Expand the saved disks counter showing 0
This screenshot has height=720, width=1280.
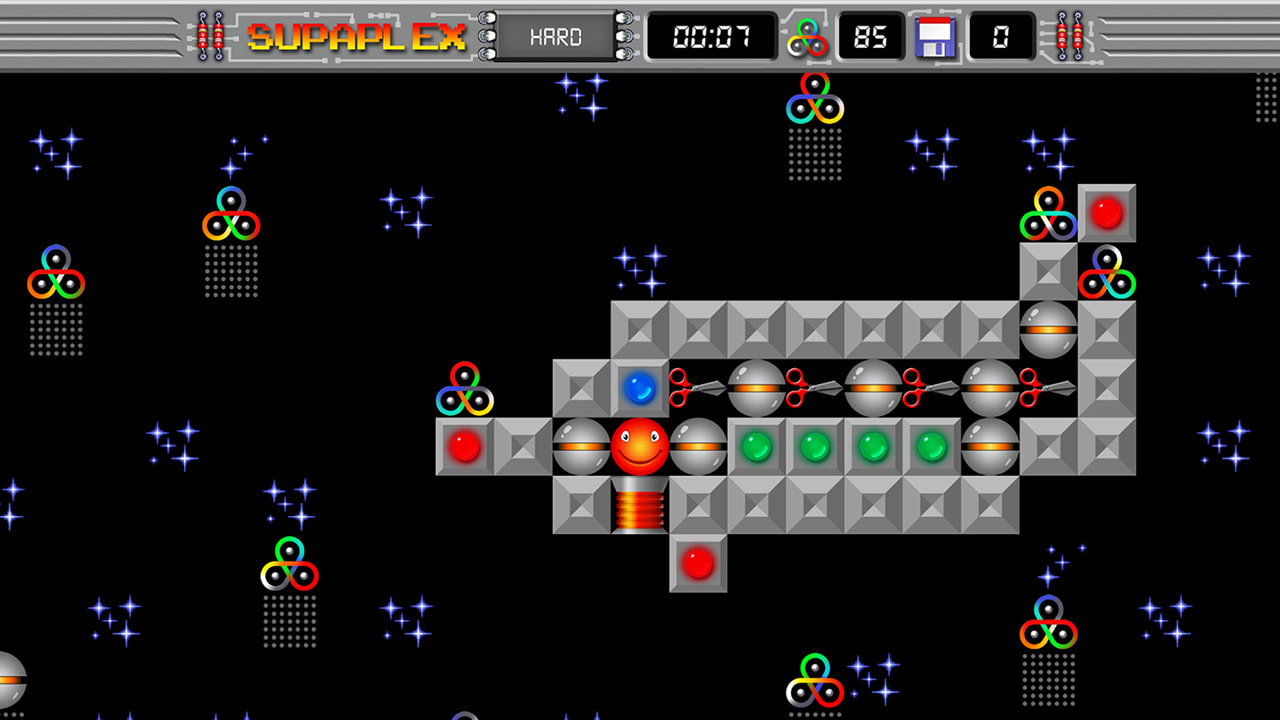pyautogui.click(x=1000, y=37)
